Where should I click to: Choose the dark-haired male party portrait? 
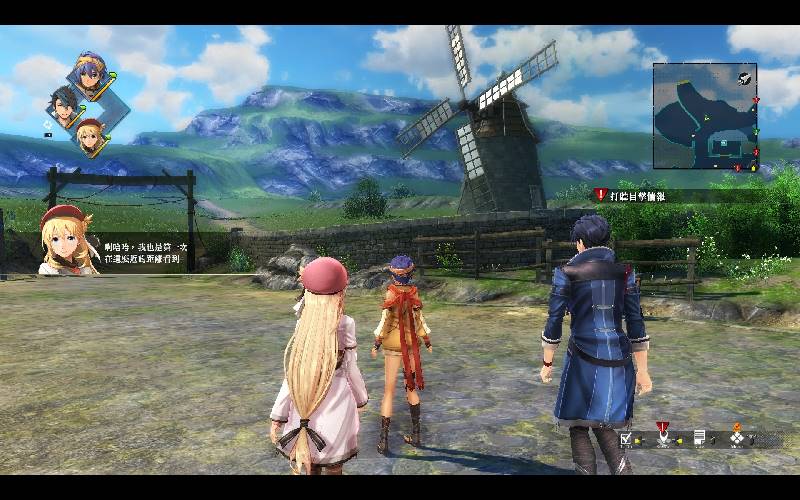click(64, 101)
